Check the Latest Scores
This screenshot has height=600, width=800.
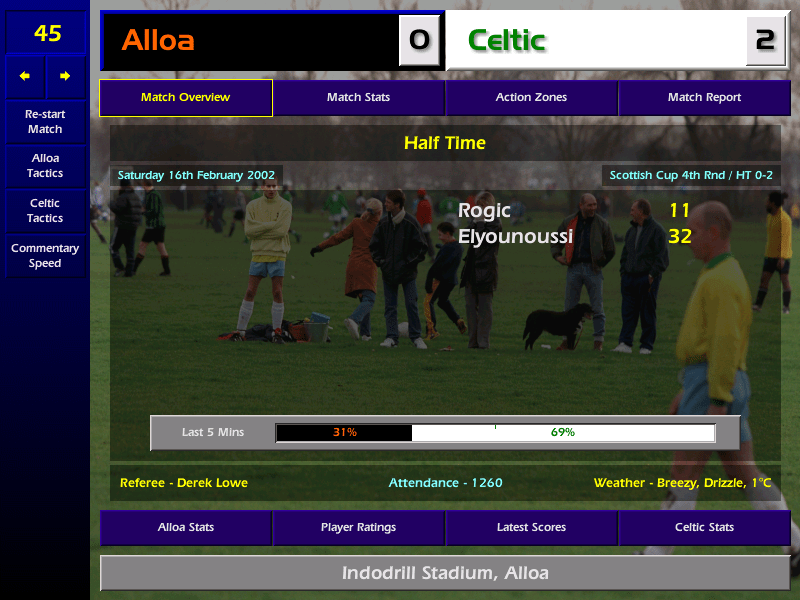point(531,527)
